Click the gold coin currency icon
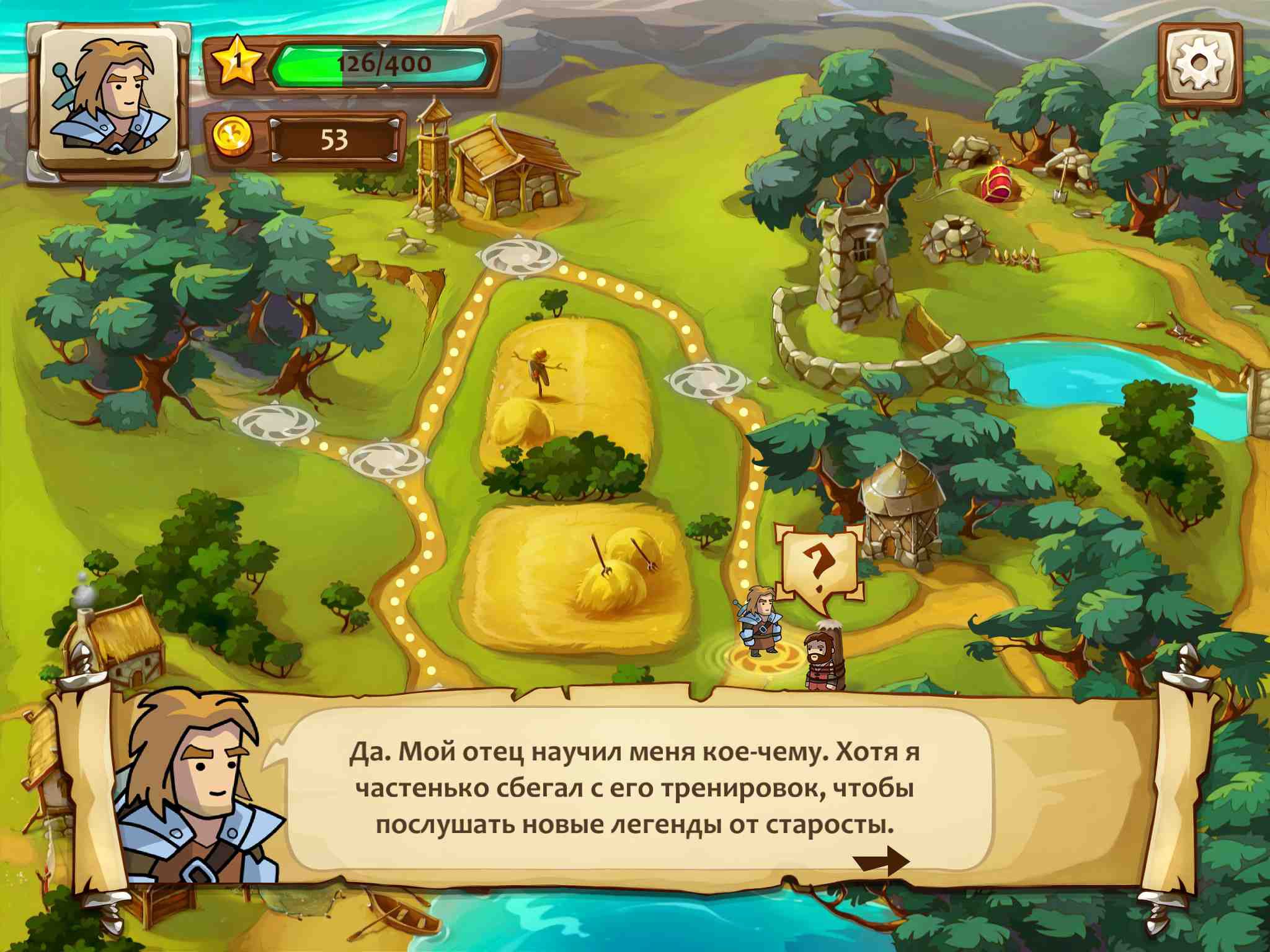 pyautogui.click(x=233, y=139)
